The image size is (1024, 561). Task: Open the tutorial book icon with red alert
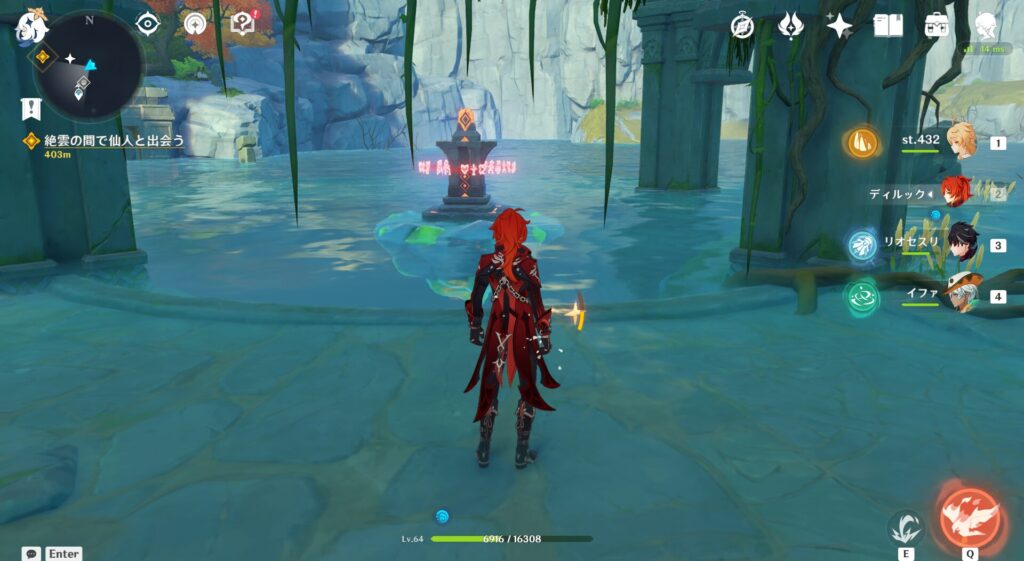pos(242,23)
